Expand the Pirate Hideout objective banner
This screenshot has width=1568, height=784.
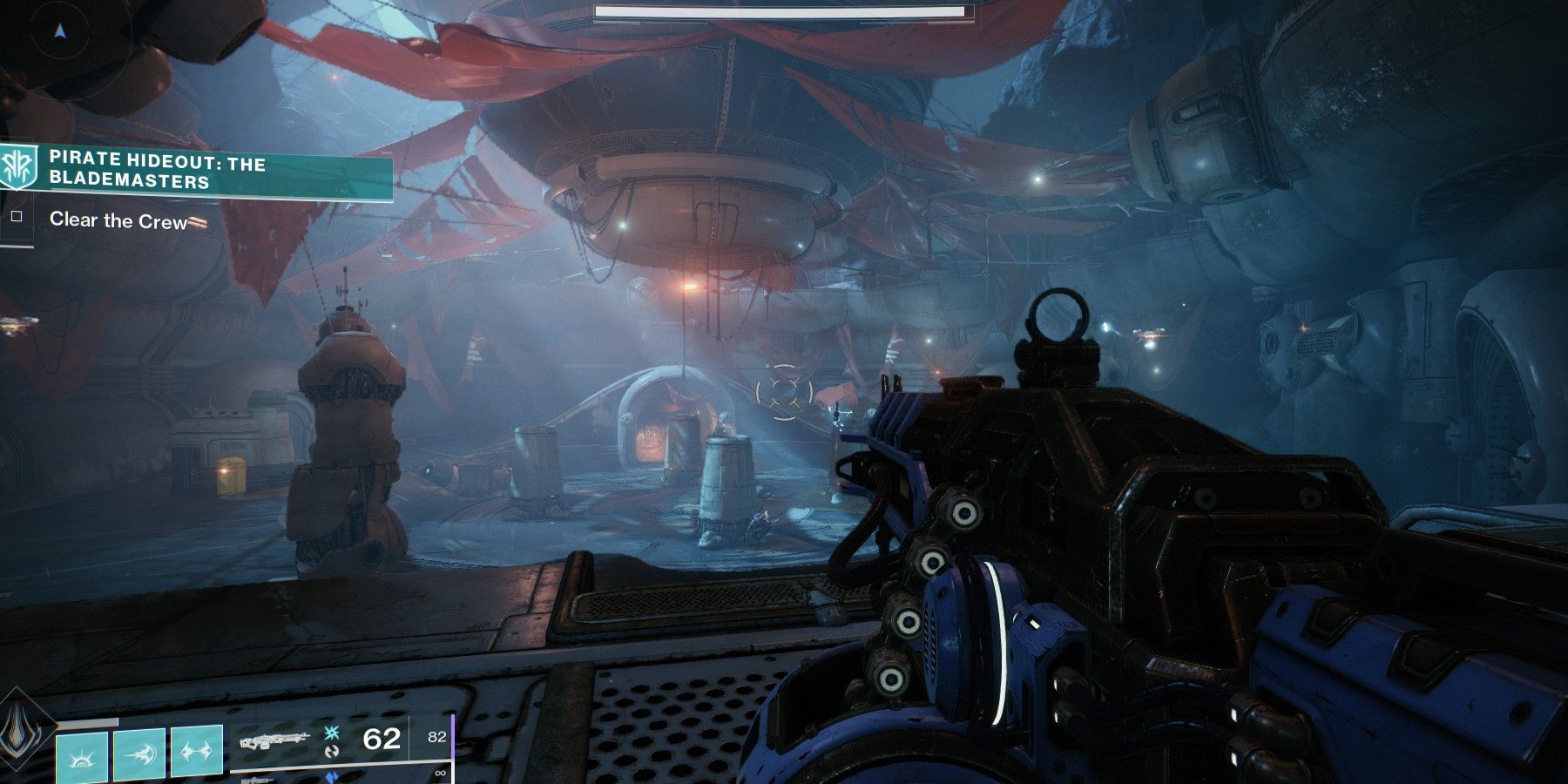pos(200,170)
